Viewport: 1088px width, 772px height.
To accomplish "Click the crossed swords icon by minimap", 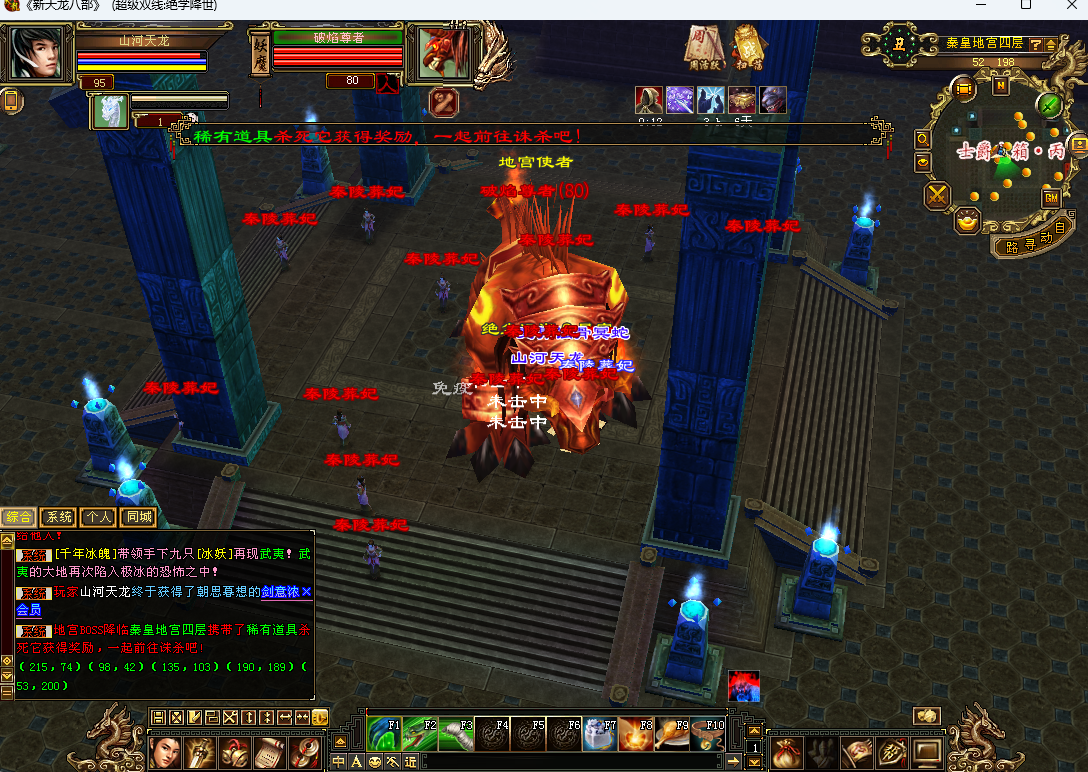I will 937,195.
